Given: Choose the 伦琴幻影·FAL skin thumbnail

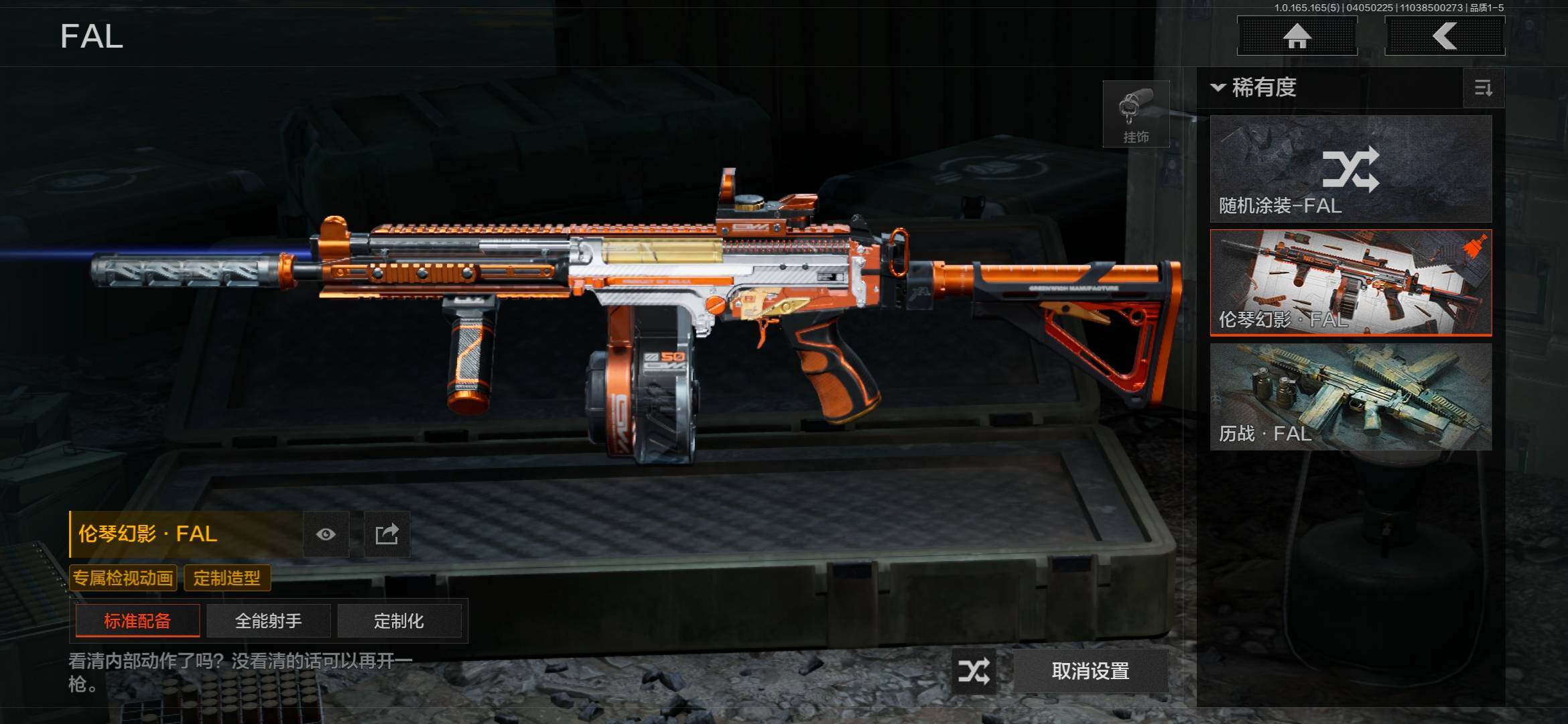Looking at the screenshot, I should tap(1351, 282).
